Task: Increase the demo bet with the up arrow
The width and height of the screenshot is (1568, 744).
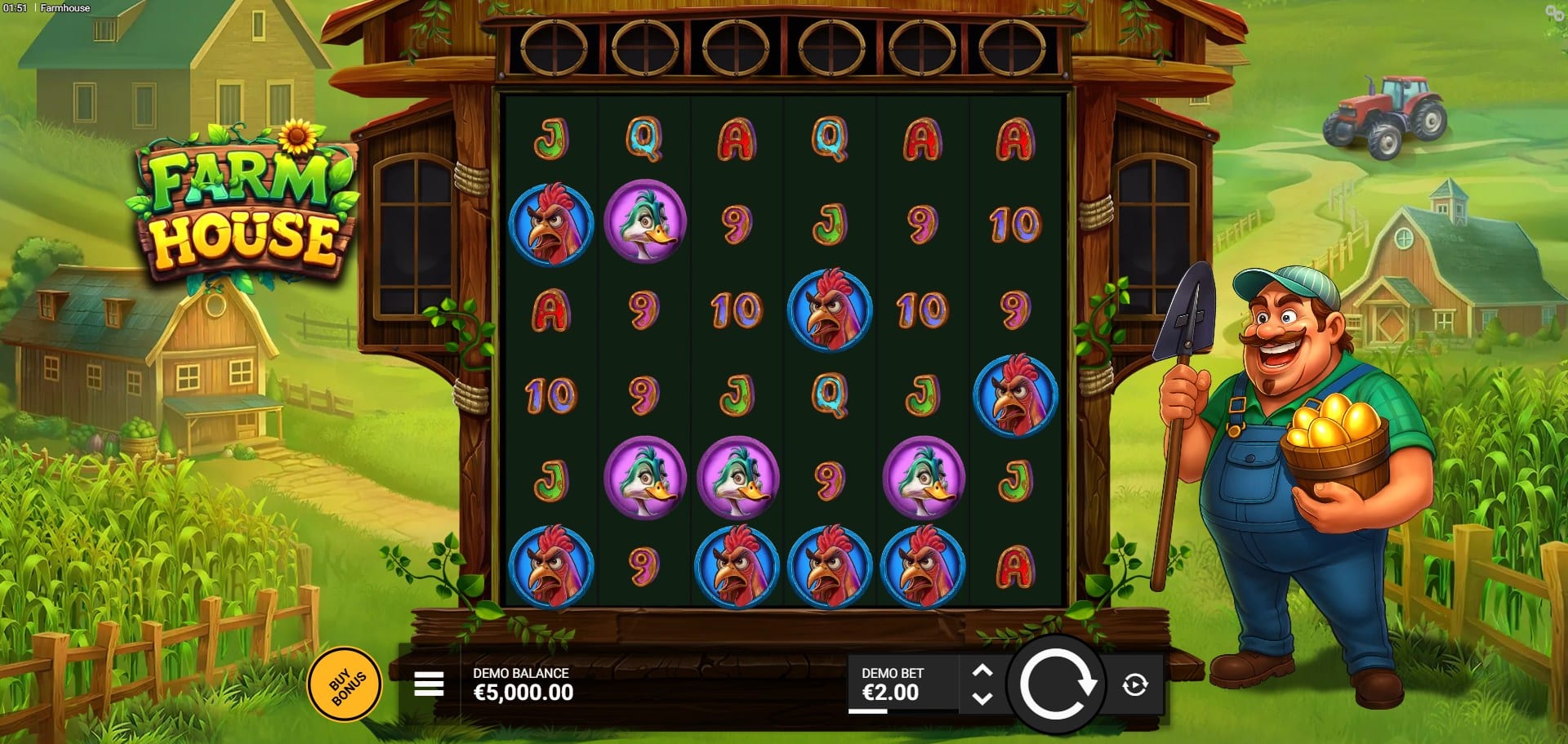Action: (x=982, y=670)
